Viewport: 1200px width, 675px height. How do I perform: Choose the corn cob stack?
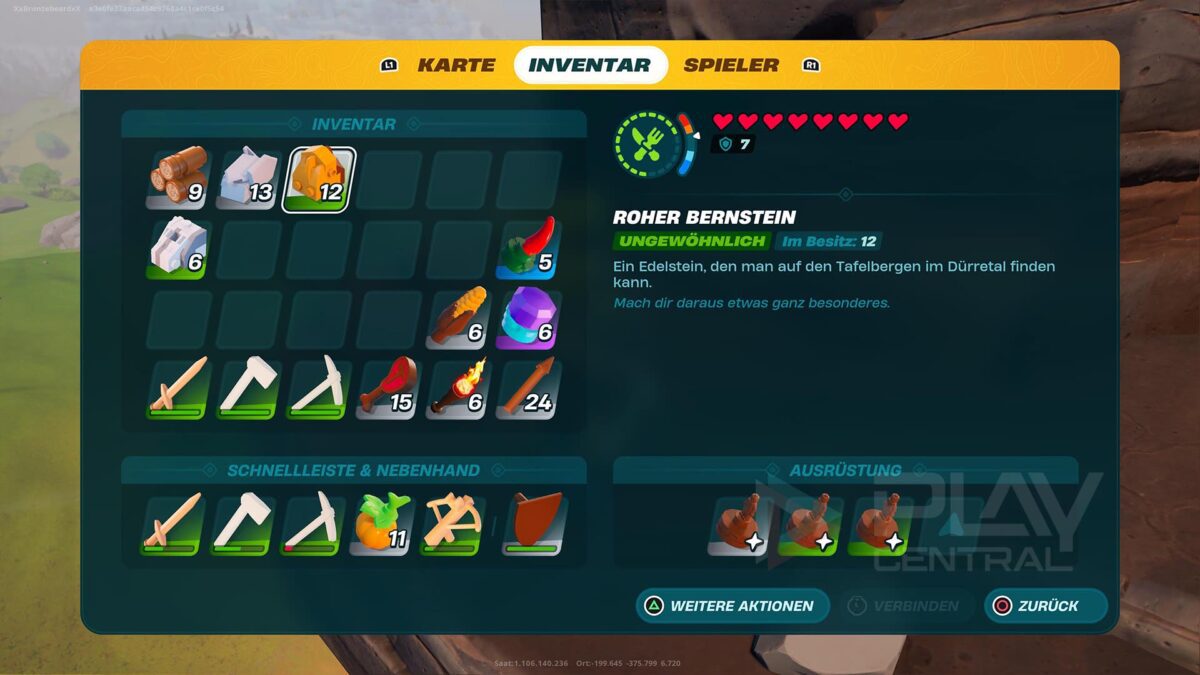459,318
